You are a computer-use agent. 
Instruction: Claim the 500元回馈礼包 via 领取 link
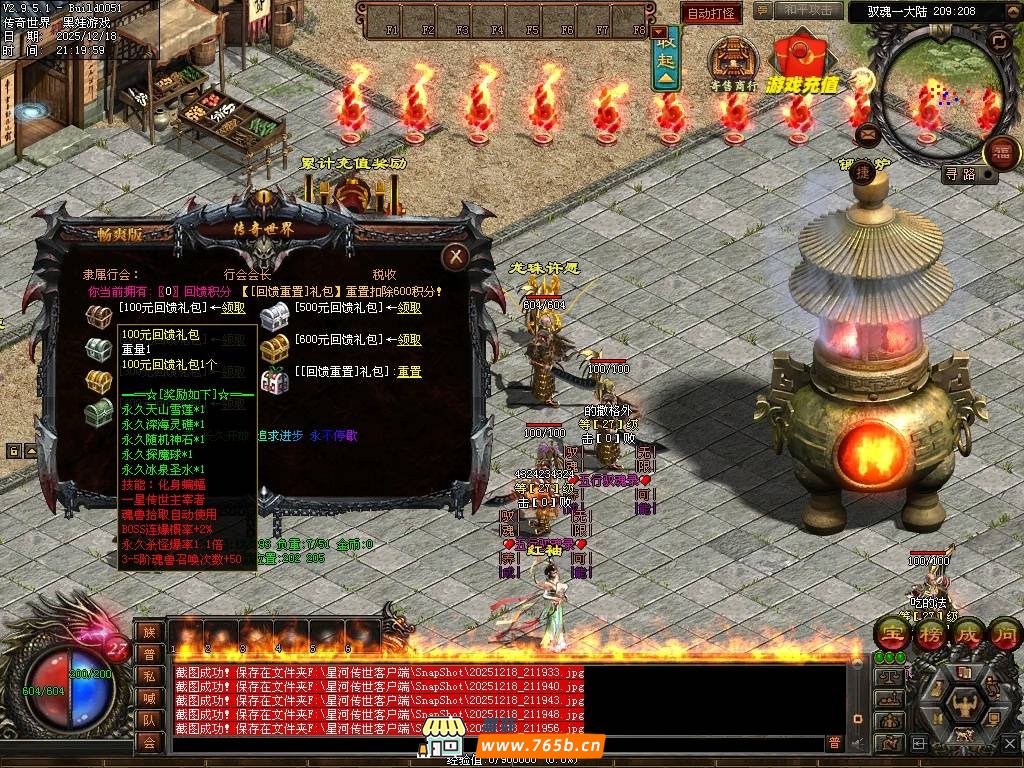[x=409, y=308]
